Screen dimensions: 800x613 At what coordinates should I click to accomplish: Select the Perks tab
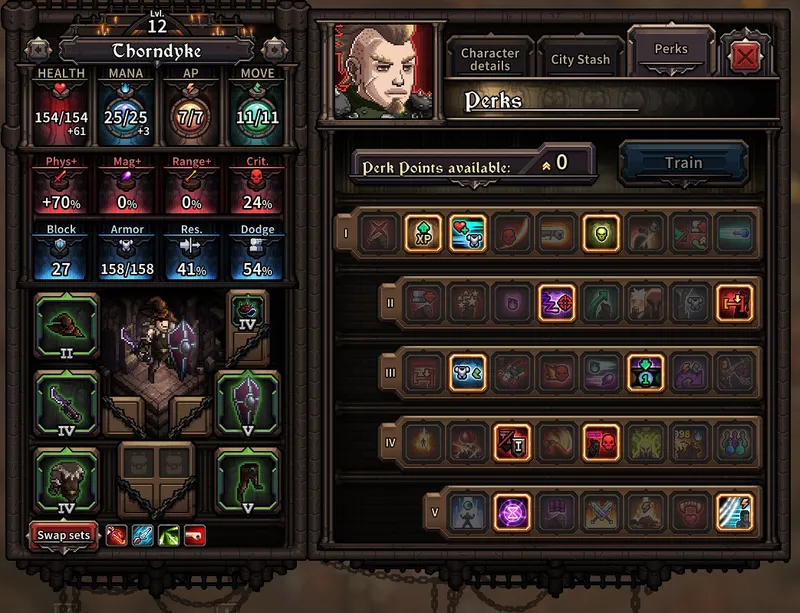pos(671,49)
